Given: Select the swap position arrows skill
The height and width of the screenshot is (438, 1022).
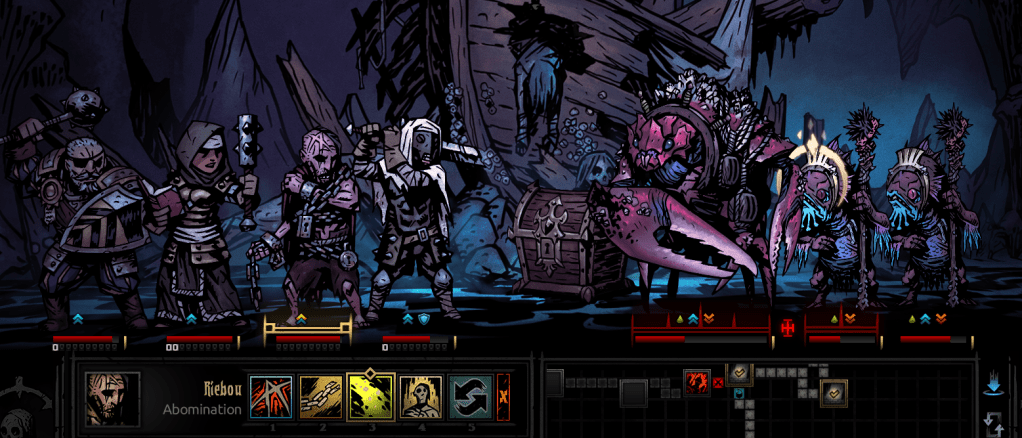Looking at the screenshot, I should [470, 396].
